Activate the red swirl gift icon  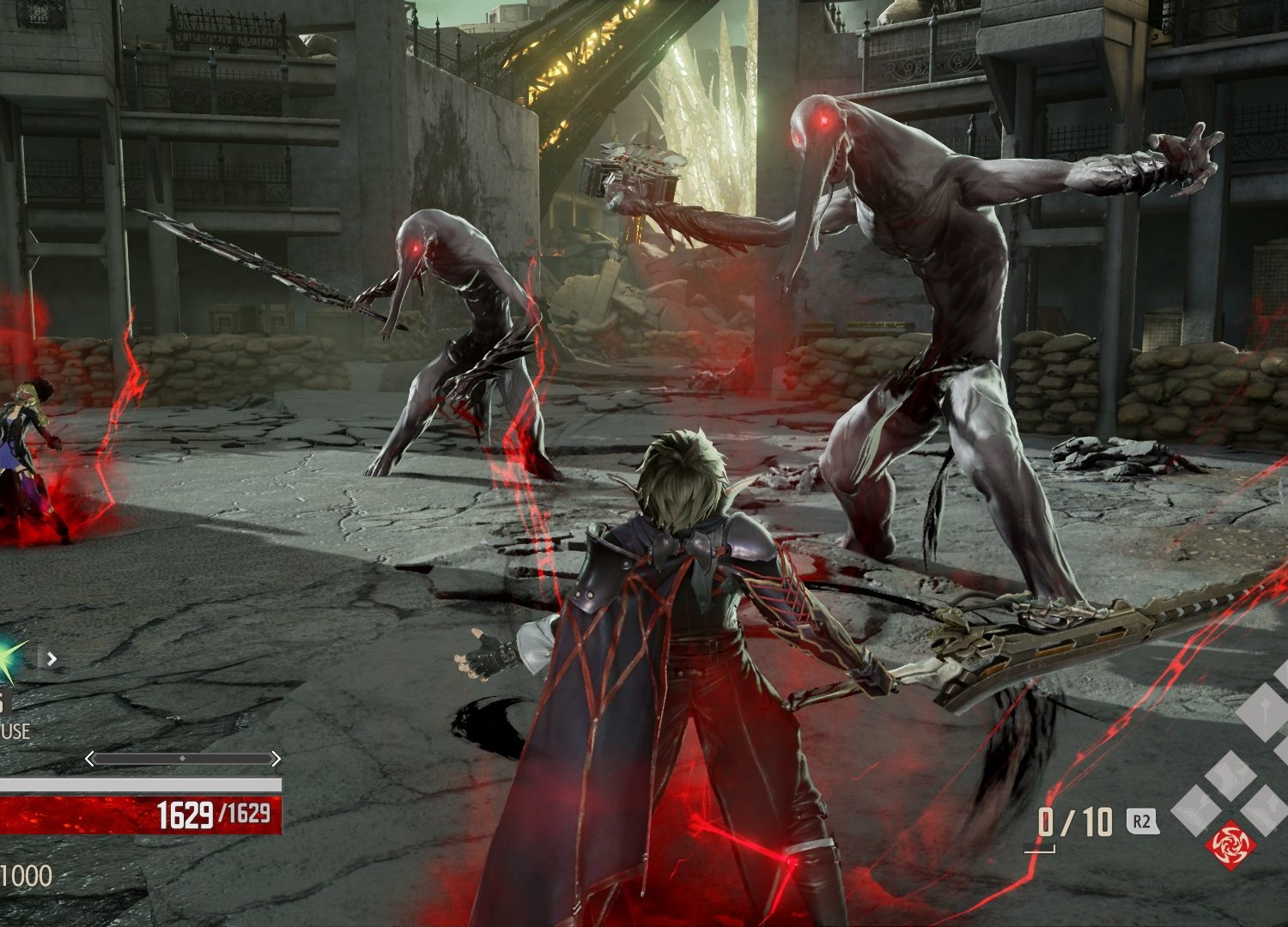pyautogui.click(x=1230, y=845)
